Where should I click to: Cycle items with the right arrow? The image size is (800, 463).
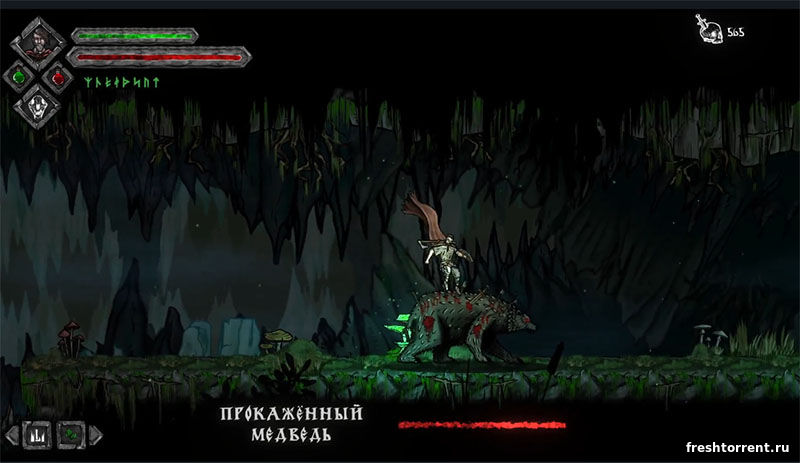(96, 435)
